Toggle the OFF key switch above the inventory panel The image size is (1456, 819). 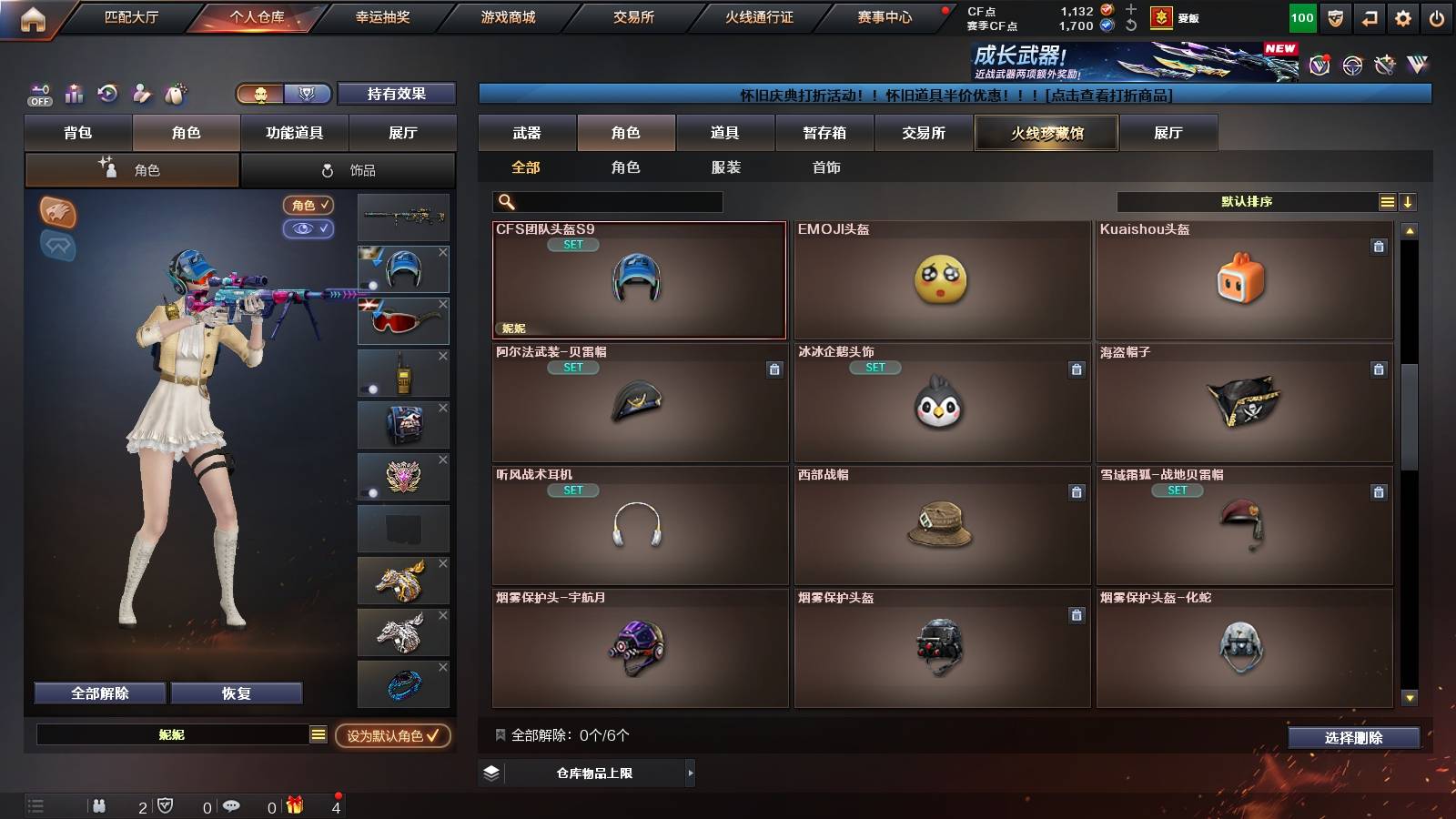point(38,94)
